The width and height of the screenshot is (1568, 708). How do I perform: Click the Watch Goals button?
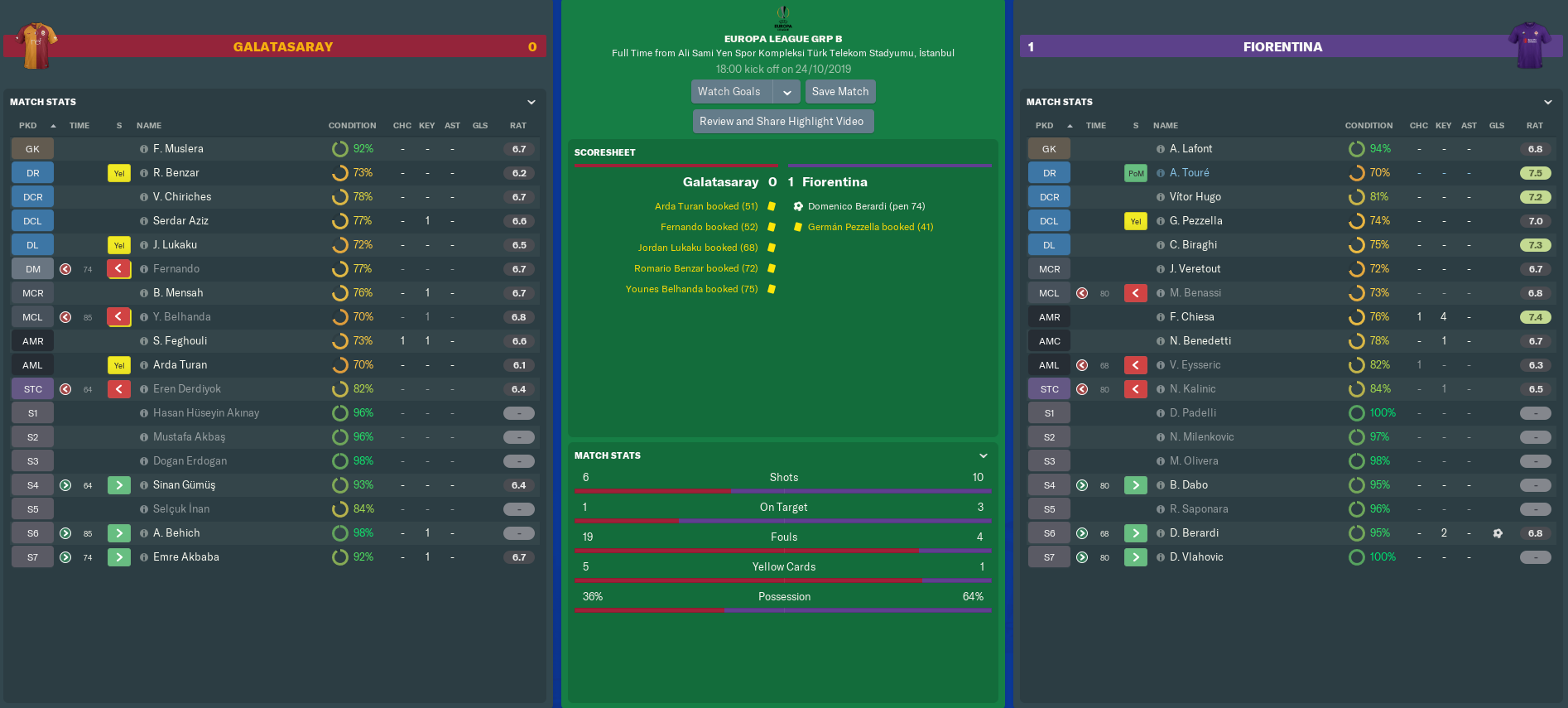(x=729, y=92)
